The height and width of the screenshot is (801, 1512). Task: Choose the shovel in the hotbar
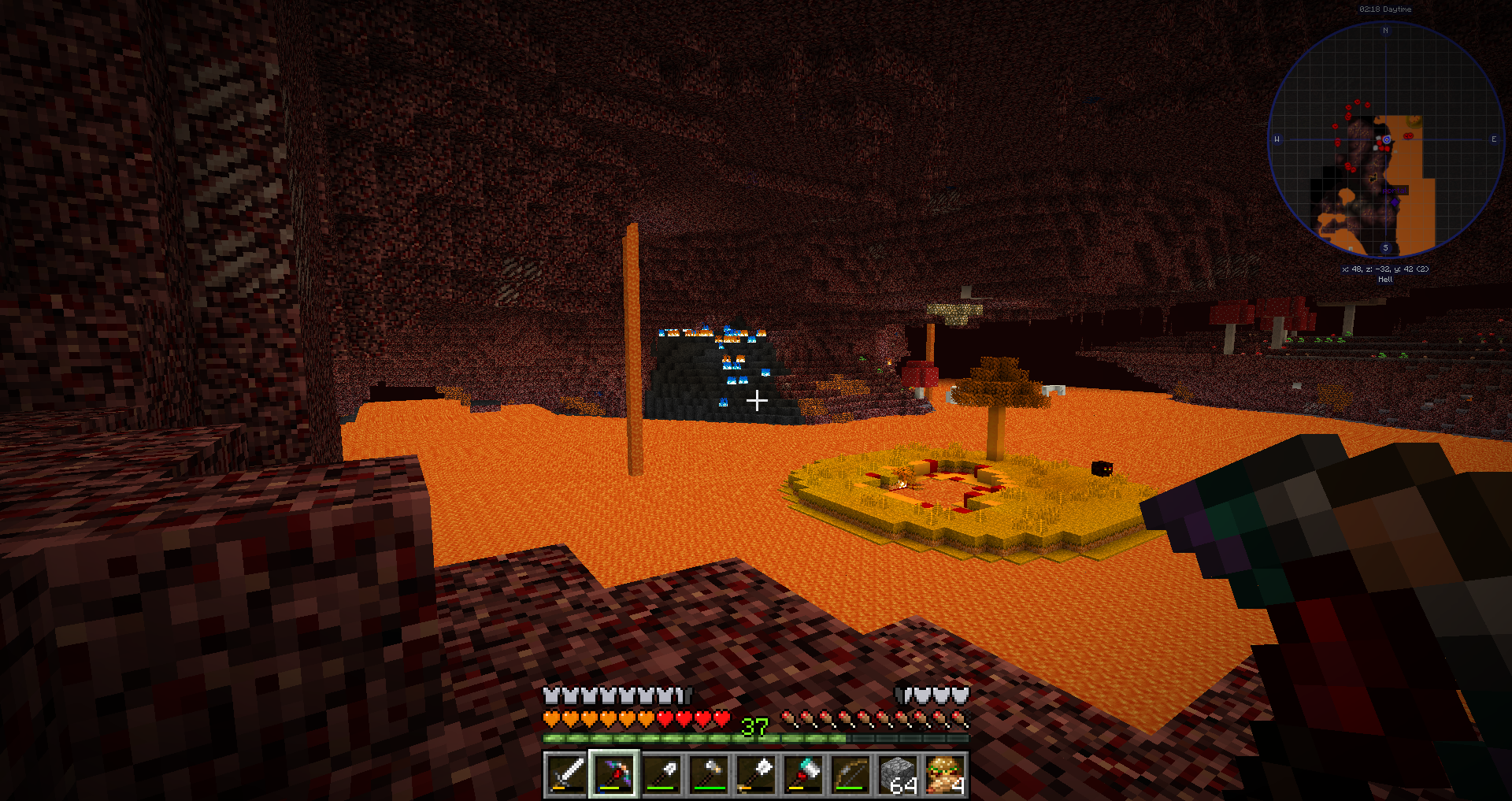click(x=661, y=774)
